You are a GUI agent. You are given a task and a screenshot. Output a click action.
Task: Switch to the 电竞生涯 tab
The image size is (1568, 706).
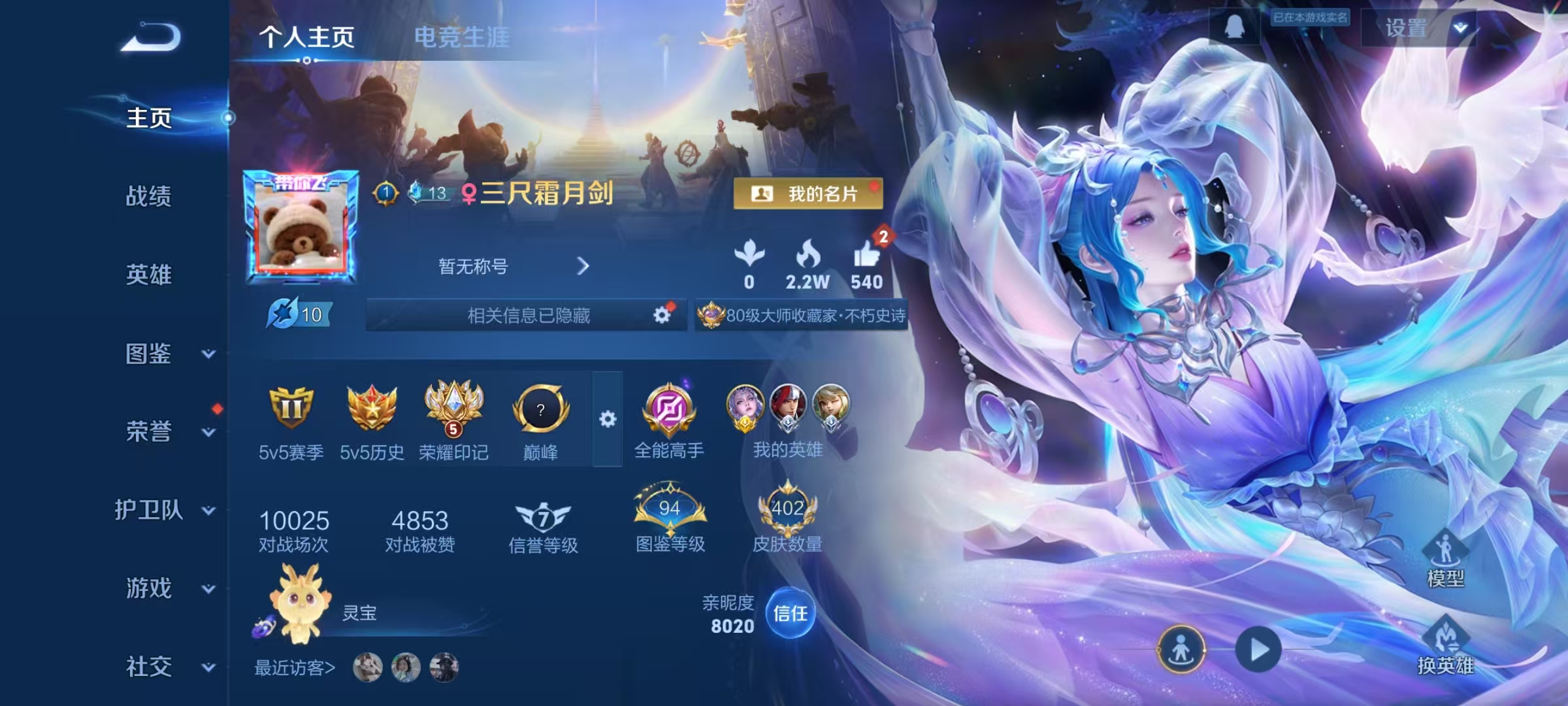coord(461,38)
